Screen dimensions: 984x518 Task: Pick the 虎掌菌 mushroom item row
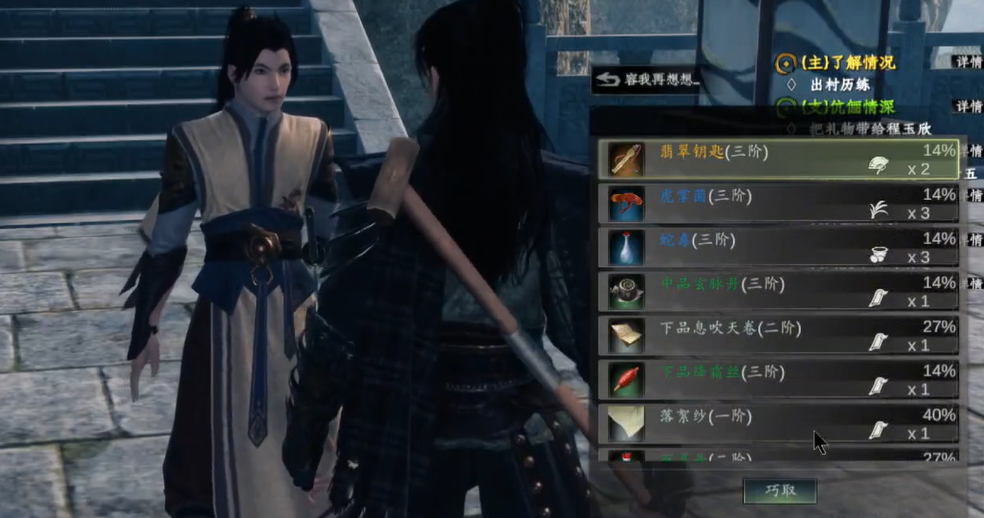pos(779,203)
